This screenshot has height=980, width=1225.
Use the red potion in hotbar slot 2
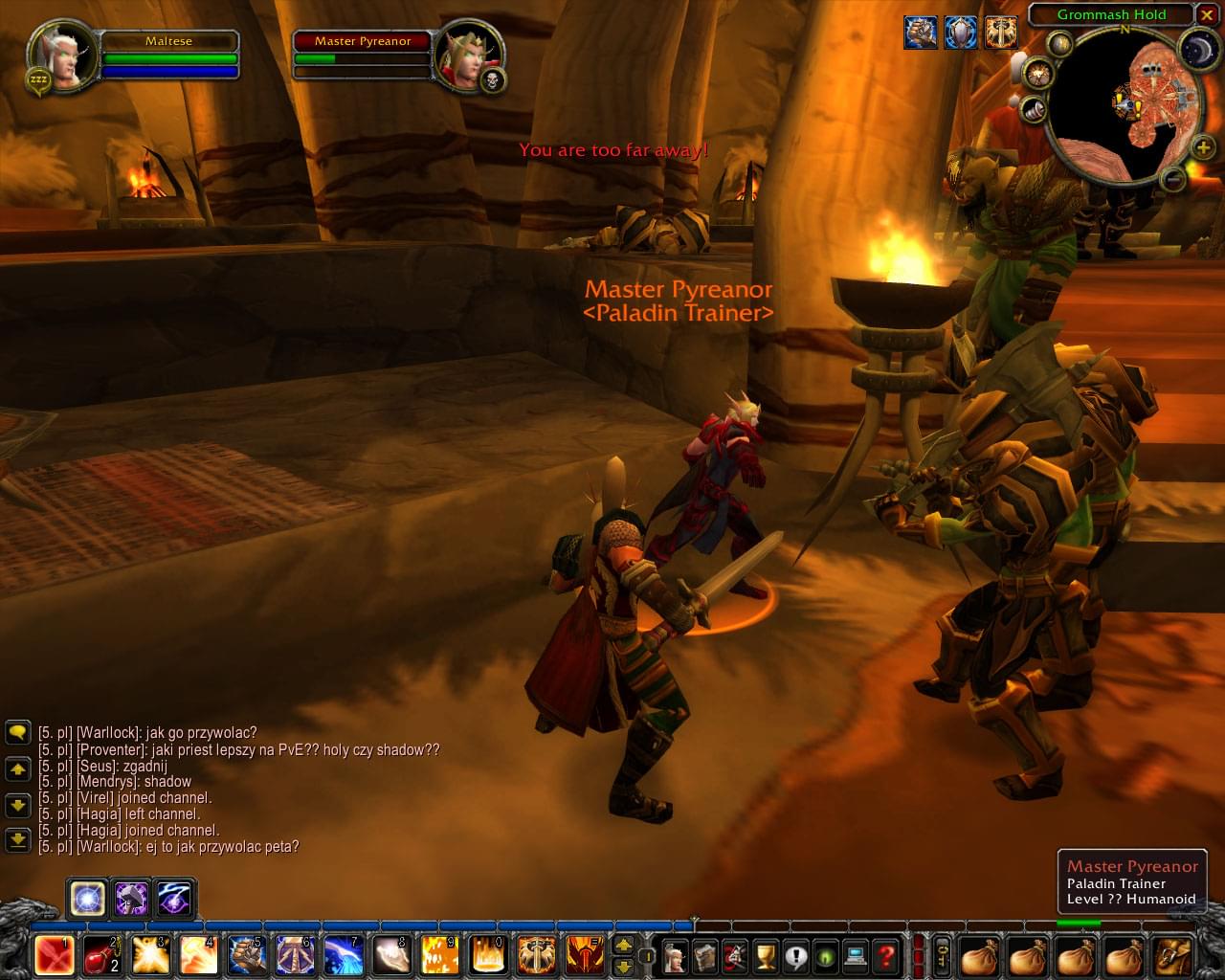pyautogui.click(x=102, y=955)
